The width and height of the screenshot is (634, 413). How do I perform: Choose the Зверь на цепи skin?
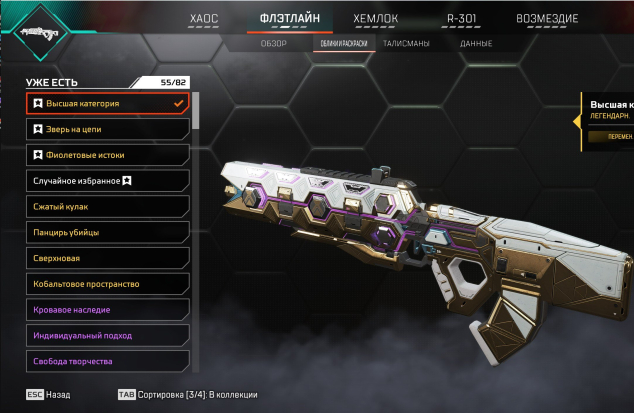point(107,129)
